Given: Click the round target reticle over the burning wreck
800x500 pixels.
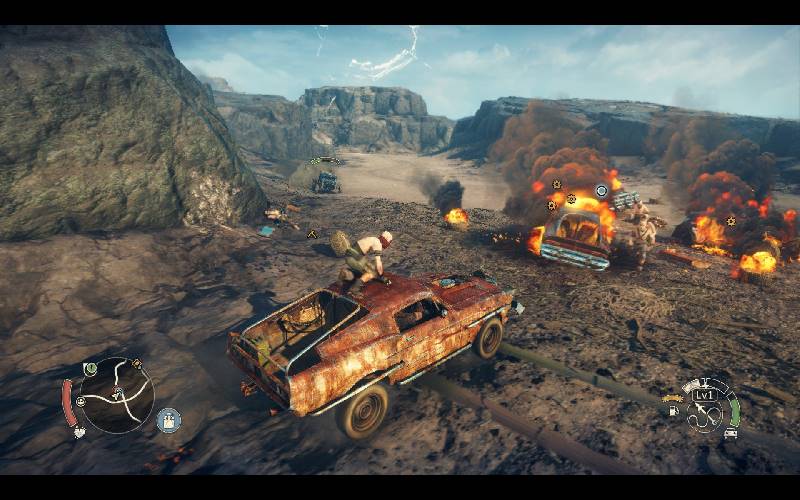Looking at the screenshot, I should pyautogui.click(x=601, y=190).
